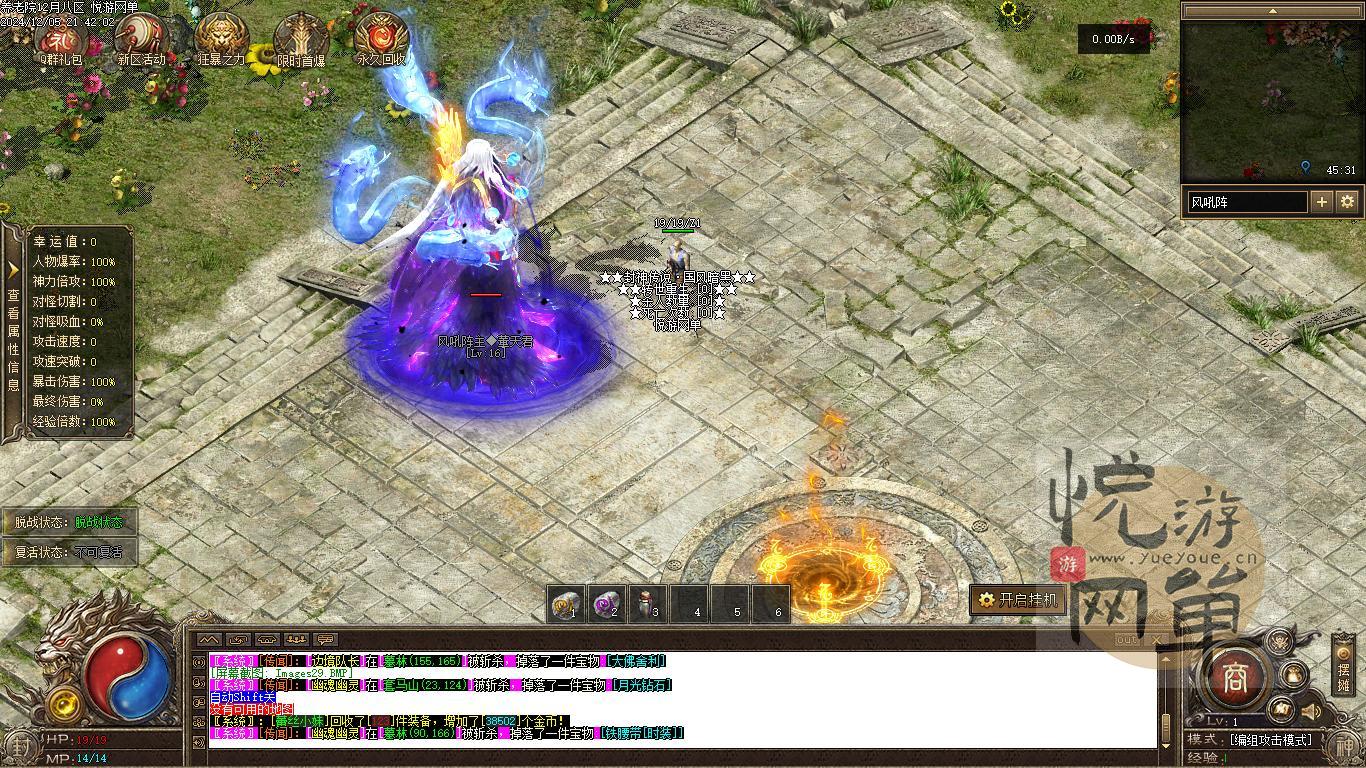Open the shop via the red 商 button

(x=1234, y=677)
